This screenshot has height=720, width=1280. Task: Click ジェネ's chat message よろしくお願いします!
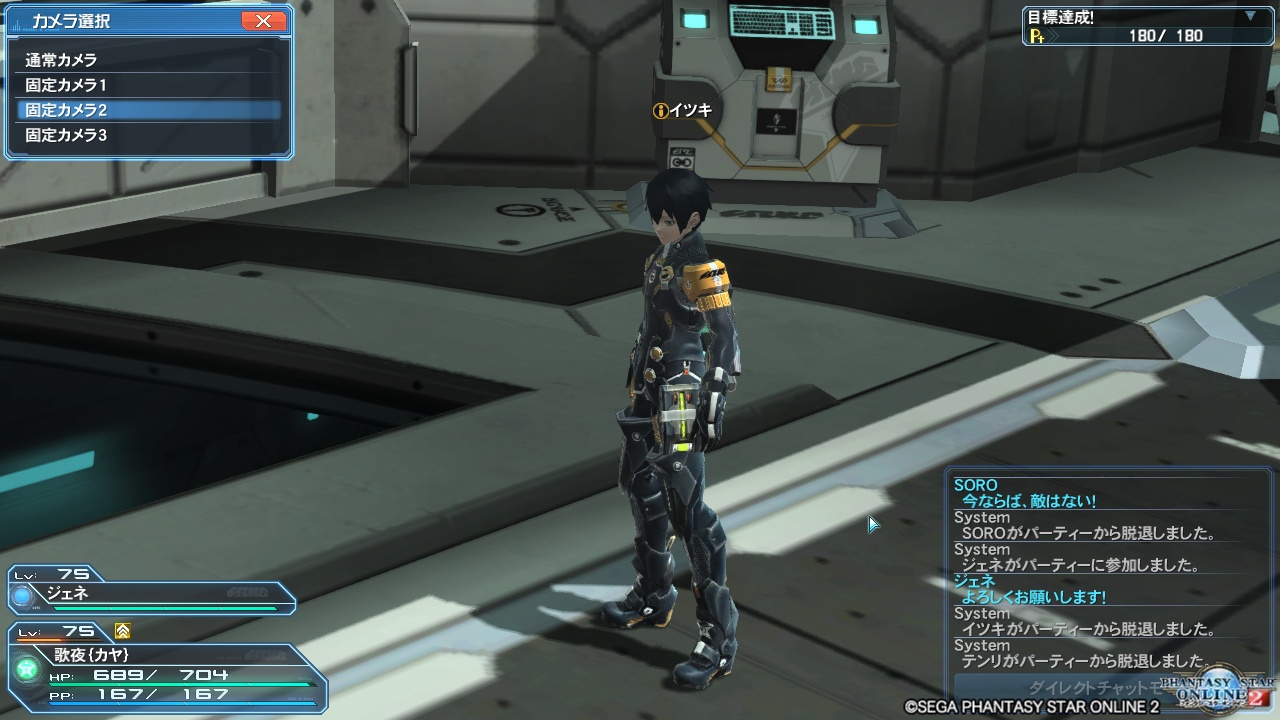click(x=1033, y=597)
